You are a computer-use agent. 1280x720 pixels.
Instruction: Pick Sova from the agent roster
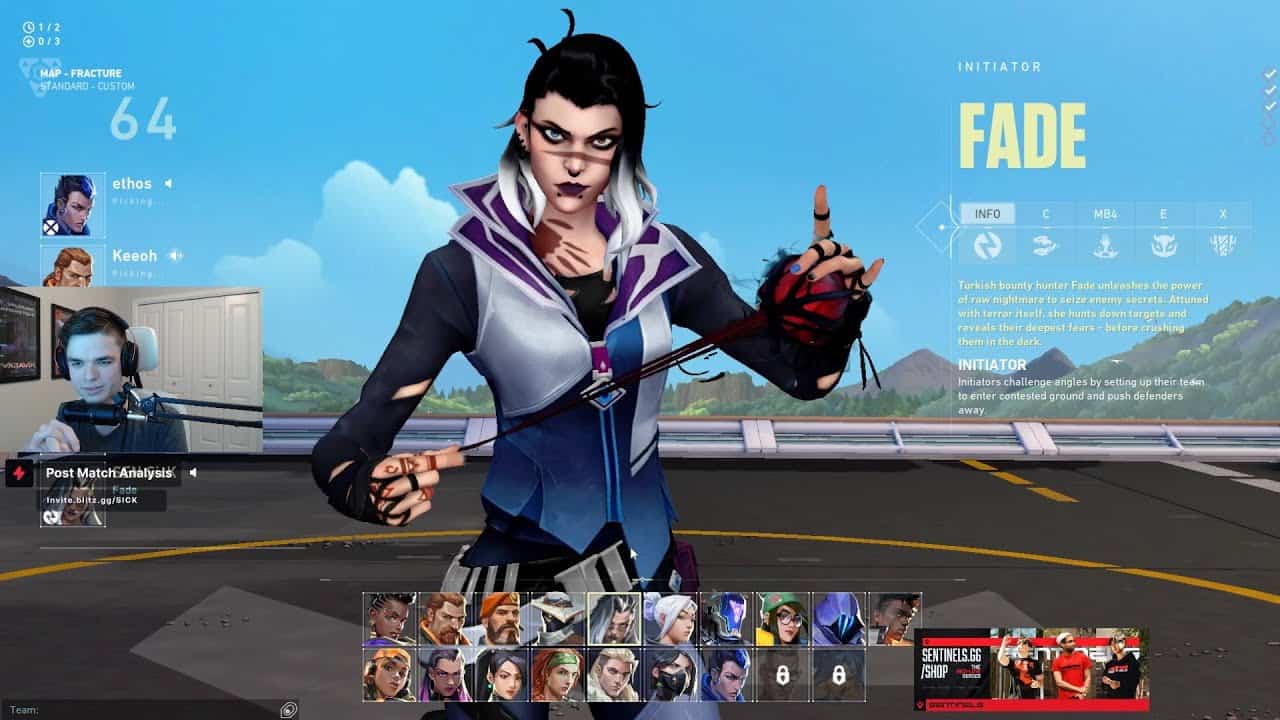613,674
